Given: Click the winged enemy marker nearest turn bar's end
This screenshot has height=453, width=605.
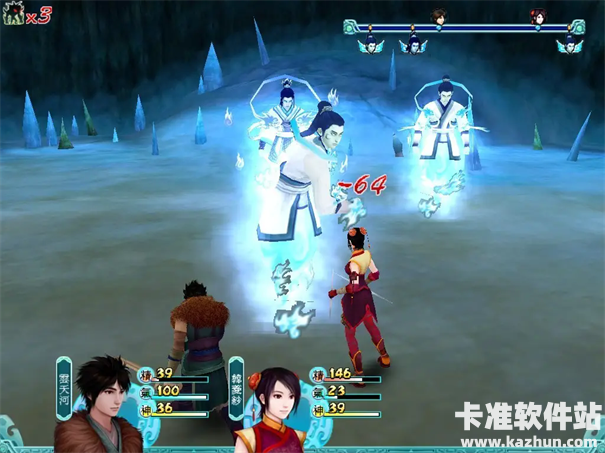Looking at the screenshot, I should [x=568, y=43].
